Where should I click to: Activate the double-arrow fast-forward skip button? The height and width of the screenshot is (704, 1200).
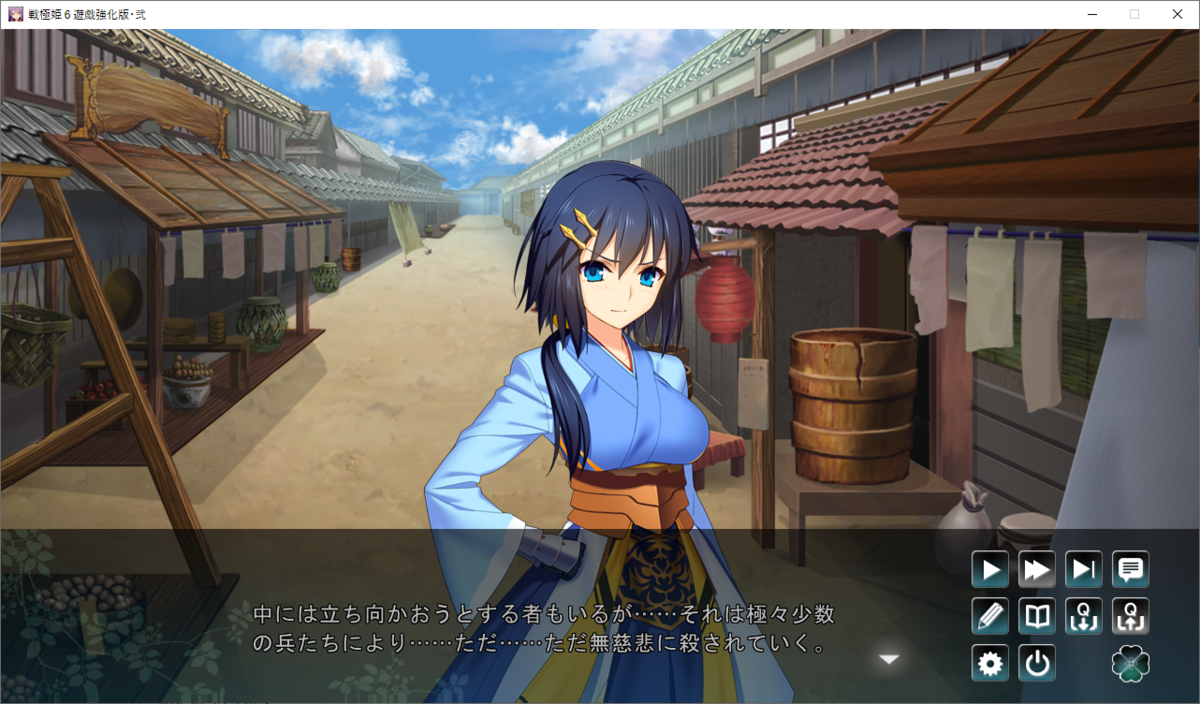(x=1037, y=570)
